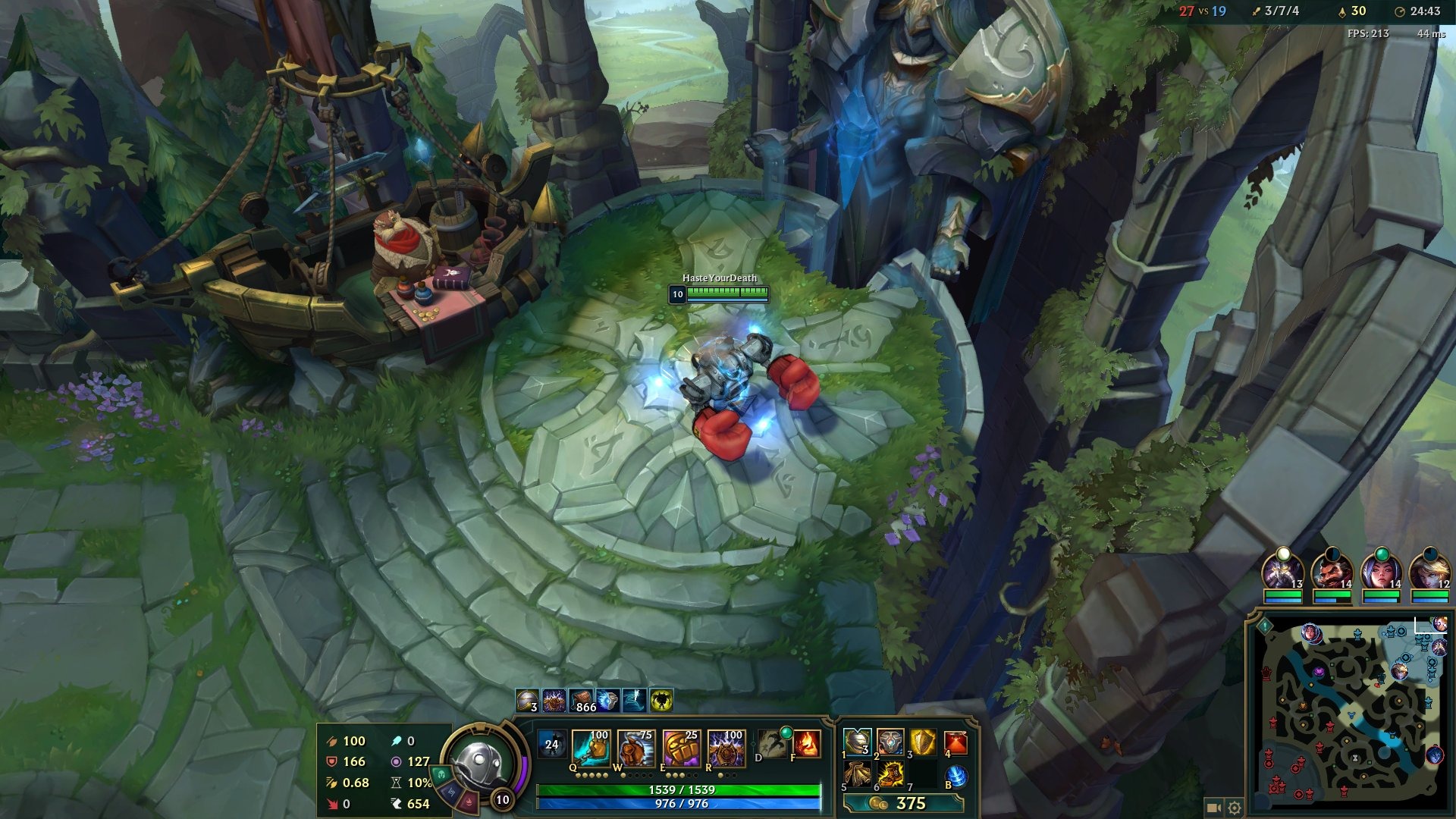Screen dimensions: 1456x819
Task: Toggle the camera lock button
Action: pyautogui.click(x=1213, y=808)
